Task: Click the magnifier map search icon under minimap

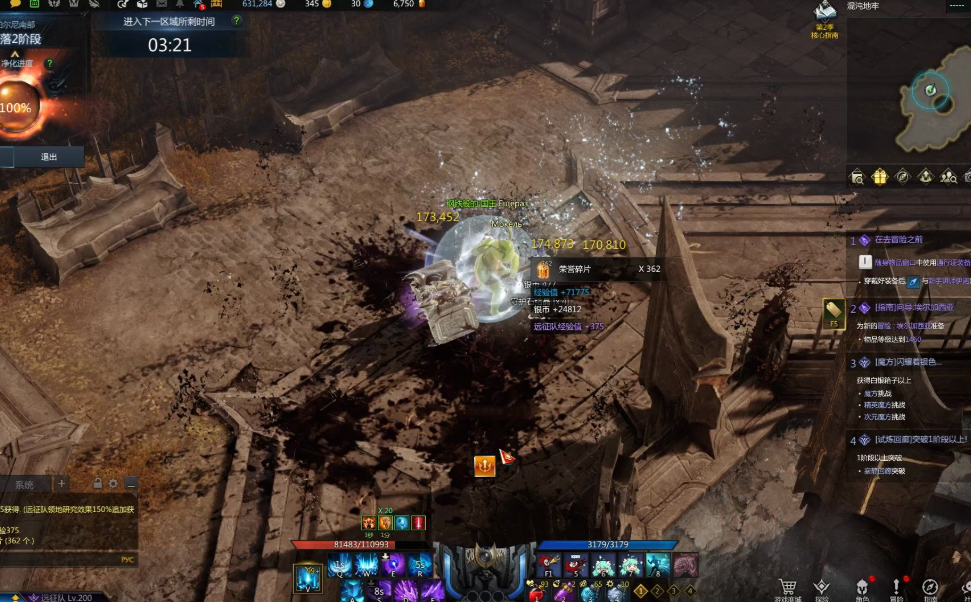Action: pyautogui.click(x=857, y=177)
